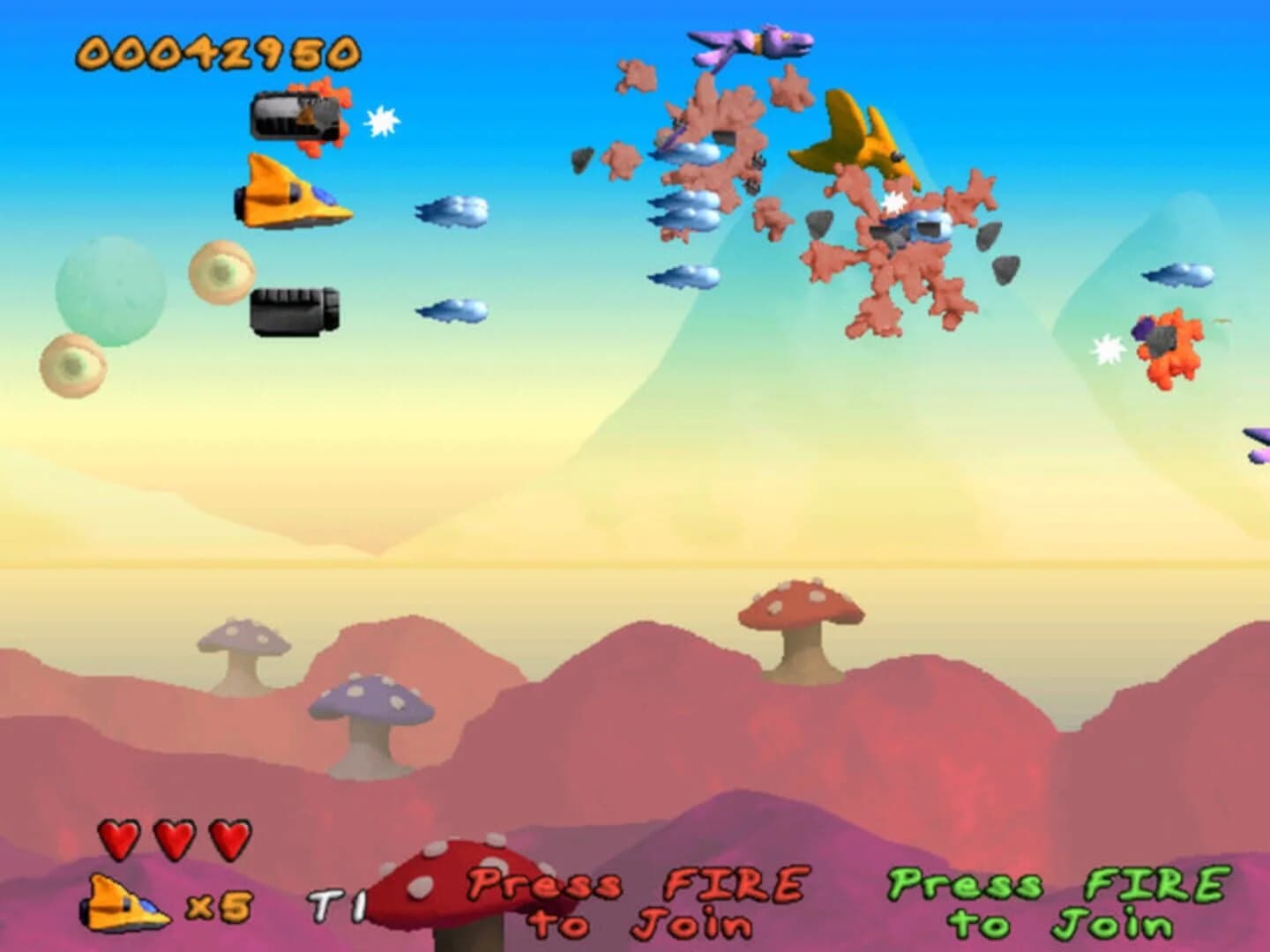This screenshot has width=1270, height=952.
Task: Toggle the first red heart health indicator
Action: 120,837
